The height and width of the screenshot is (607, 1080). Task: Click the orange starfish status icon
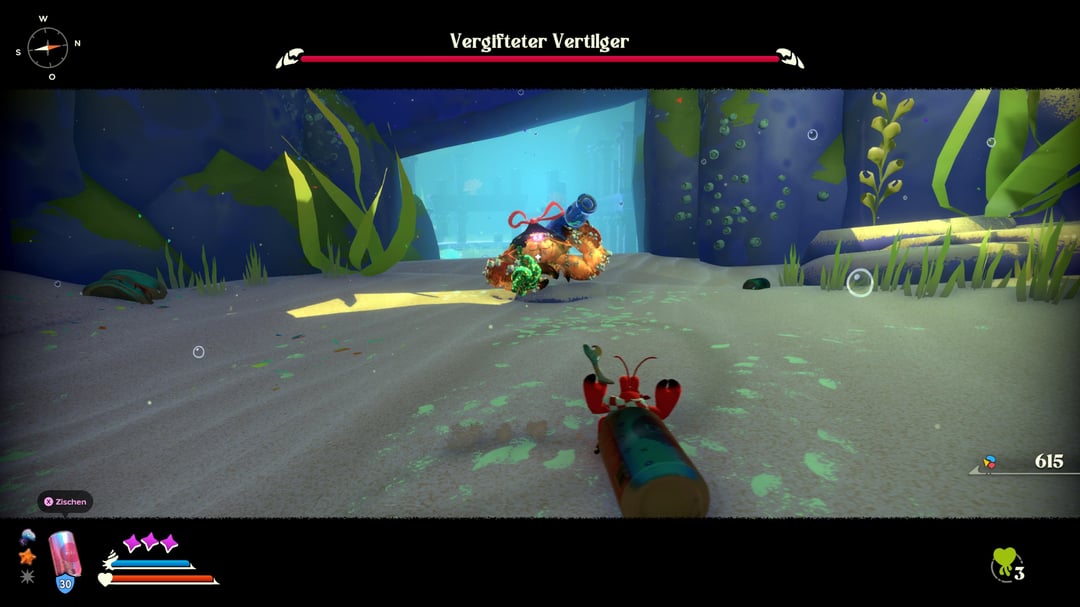(x=27, y=556)
